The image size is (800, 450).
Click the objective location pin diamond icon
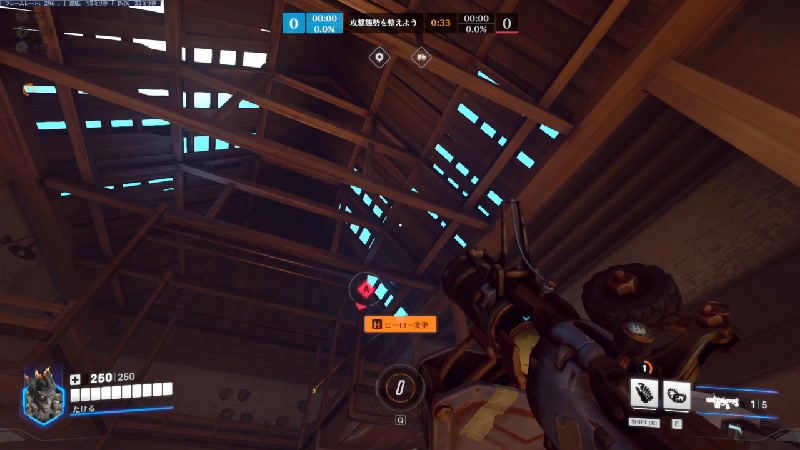coord(379,58)
